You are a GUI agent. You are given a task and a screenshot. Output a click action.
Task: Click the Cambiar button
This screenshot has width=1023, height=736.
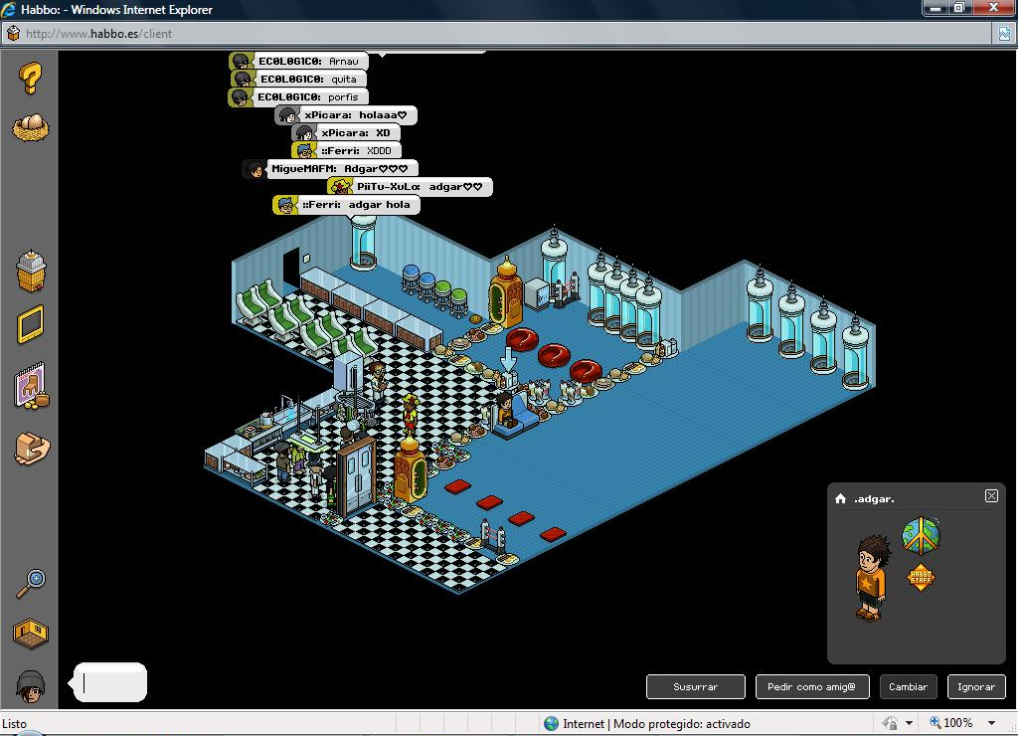[908, 687]
